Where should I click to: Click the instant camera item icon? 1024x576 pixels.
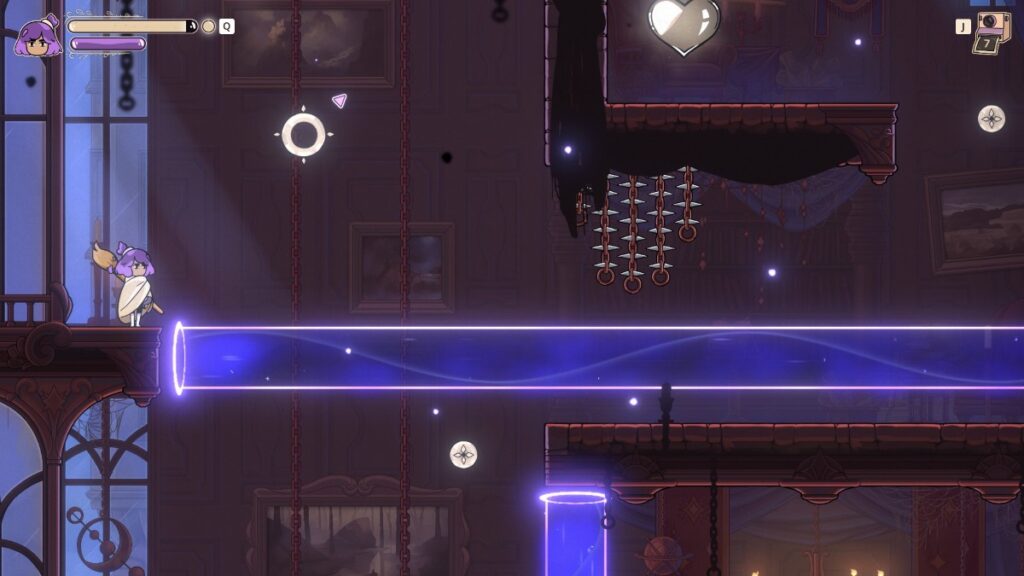click(993, 33)
